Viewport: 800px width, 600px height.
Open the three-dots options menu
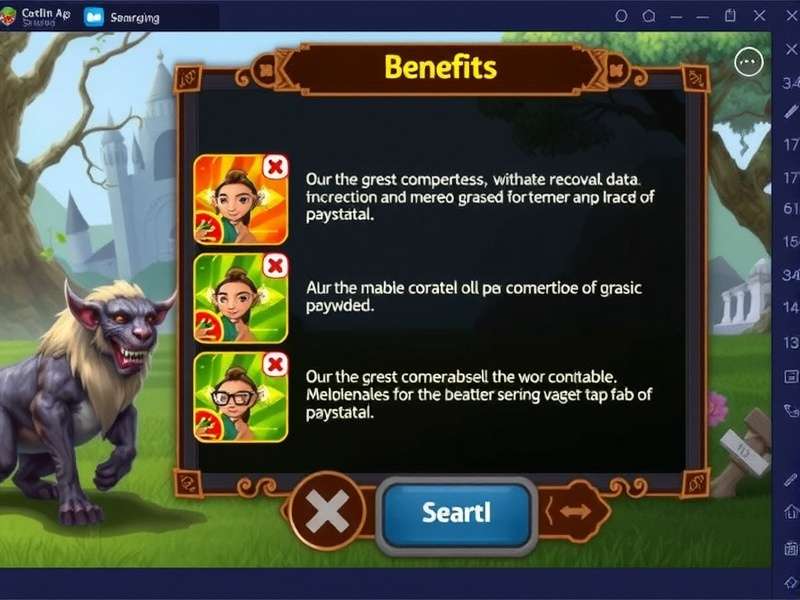pos(748,63)
